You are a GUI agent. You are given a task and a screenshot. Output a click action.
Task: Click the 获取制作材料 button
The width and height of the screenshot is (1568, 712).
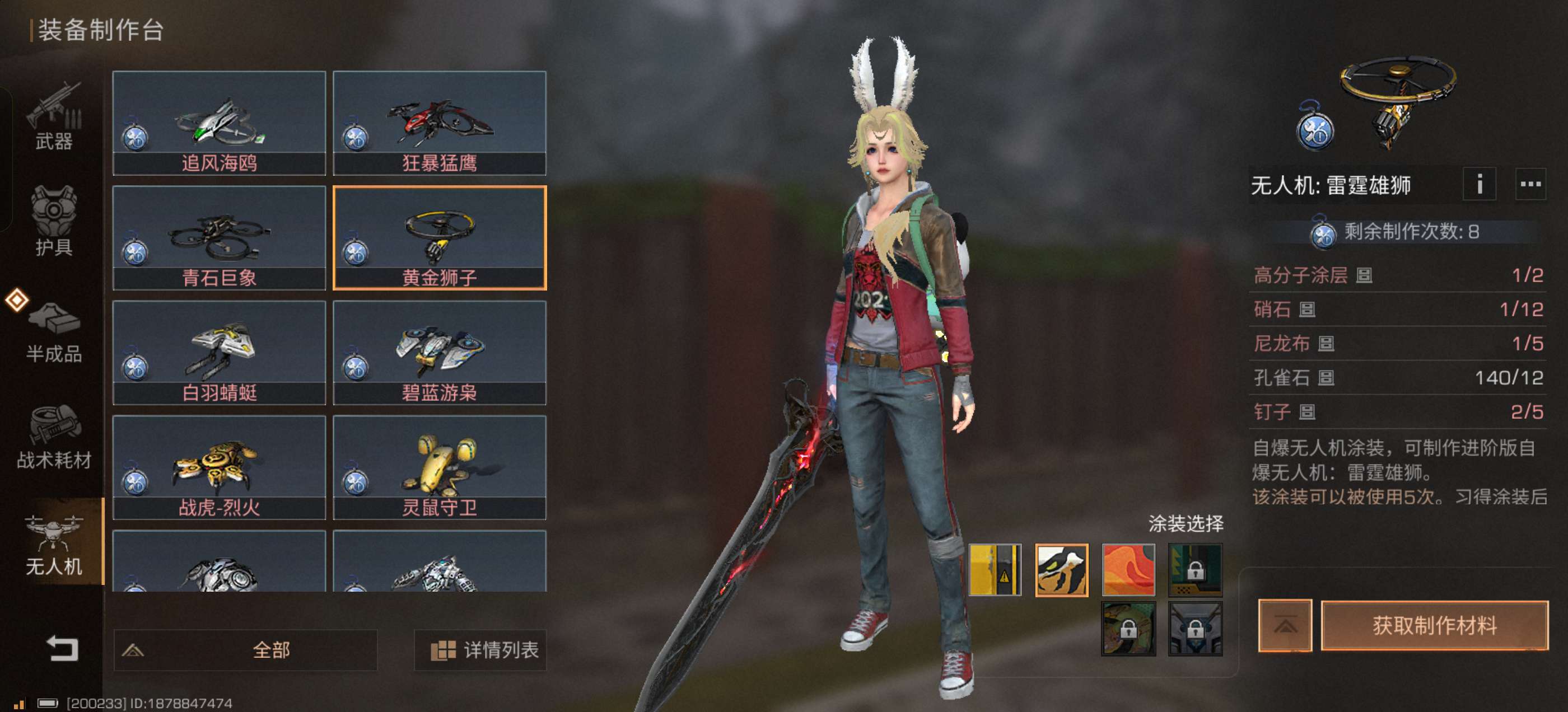tap(1434, 626)
